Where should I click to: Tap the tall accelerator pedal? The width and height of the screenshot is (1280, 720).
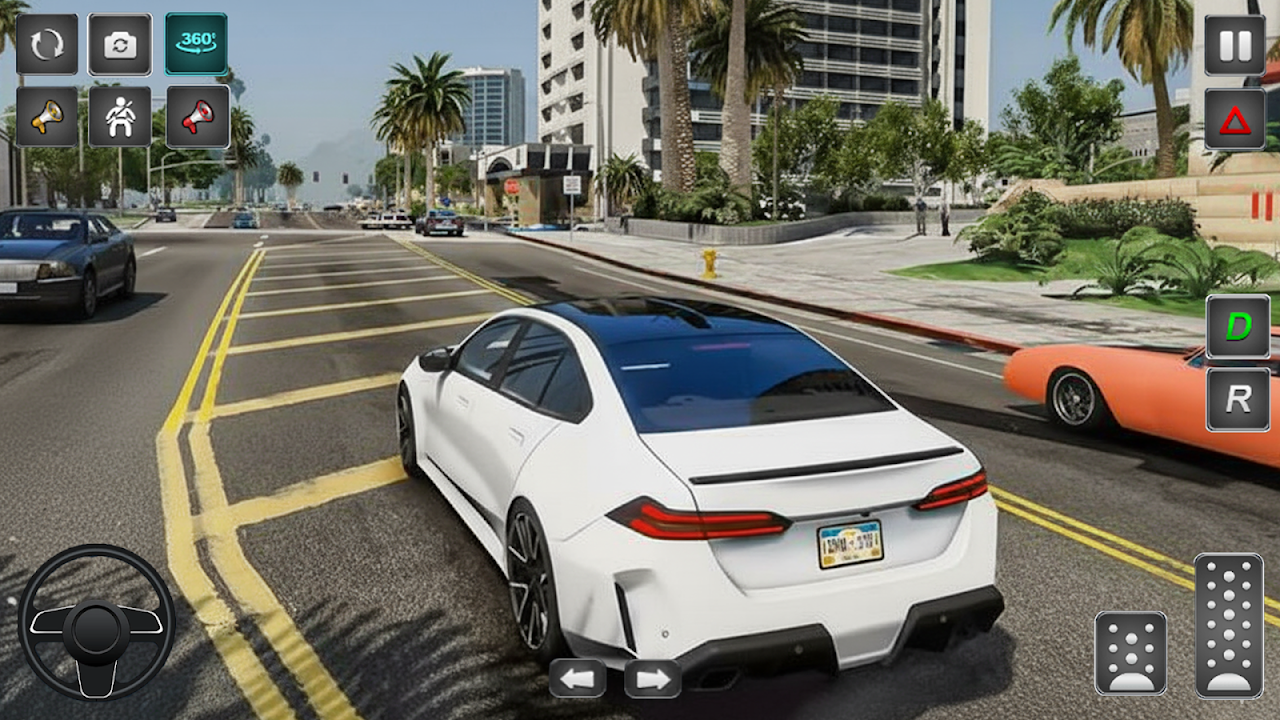(1228, 625)
